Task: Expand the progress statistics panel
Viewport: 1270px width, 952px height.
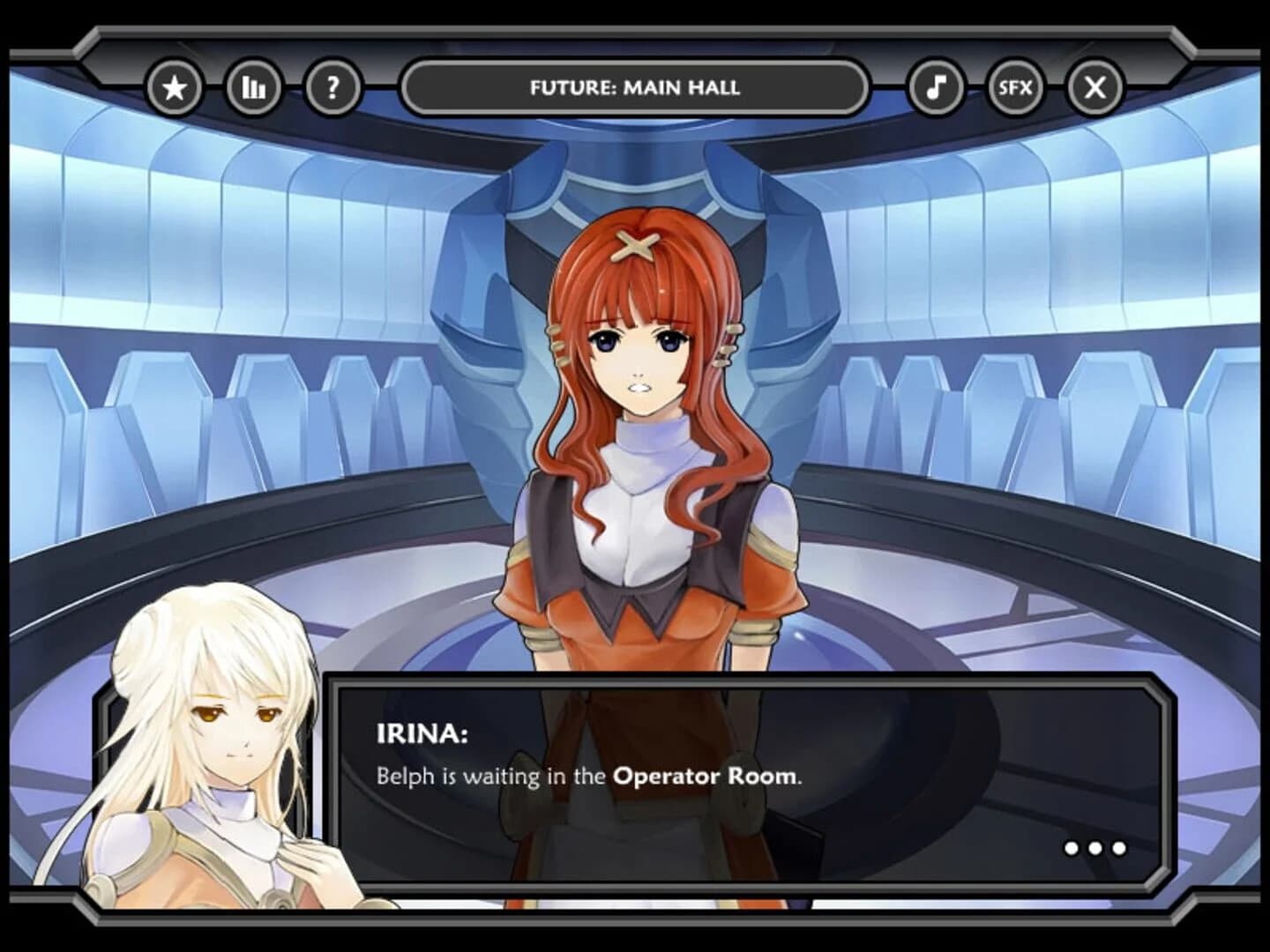Action: pyautogui.click(x=252, y=86)
